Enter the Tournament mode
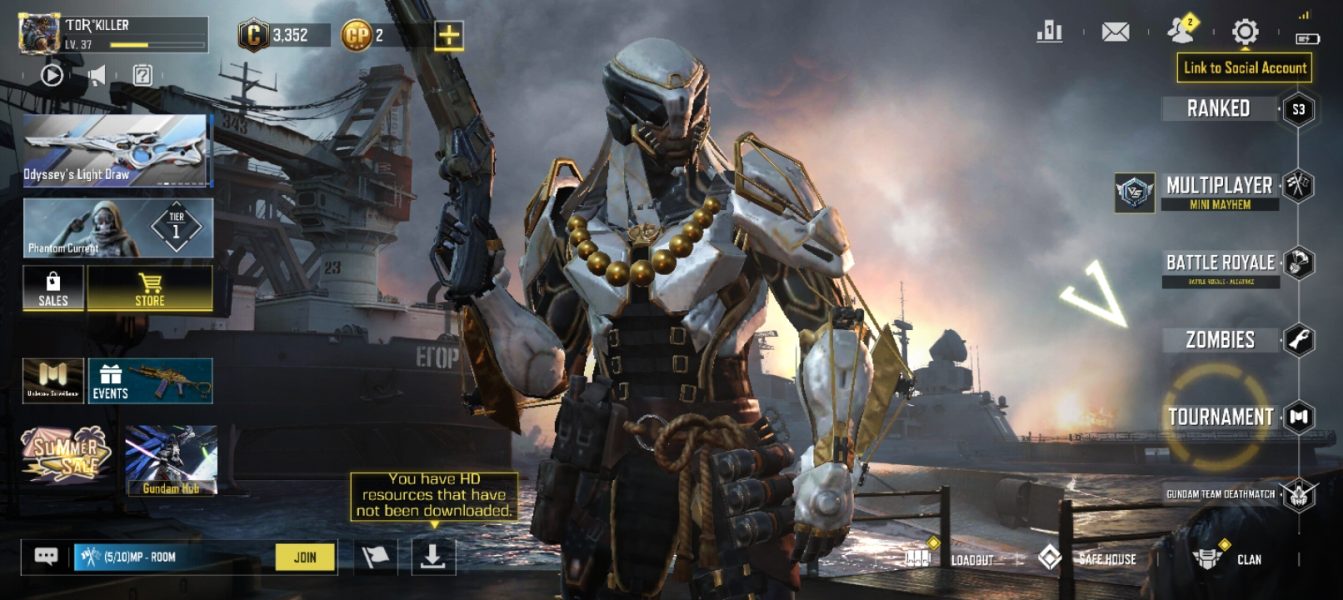This screenshot has height=600, width=1343. [1220, 417]
